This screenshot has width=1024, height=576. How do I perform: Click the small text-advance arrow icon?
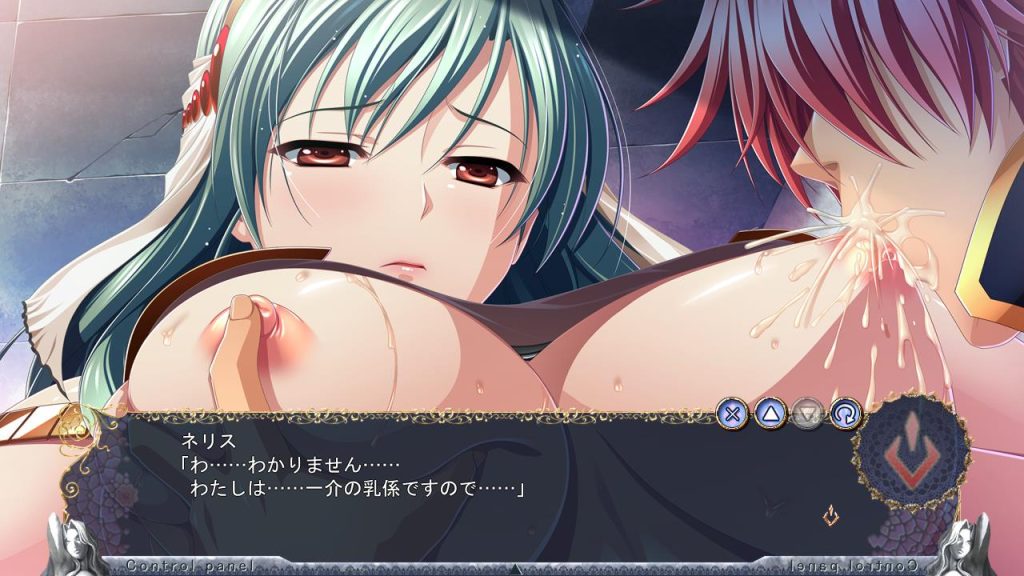coord(830,516)
